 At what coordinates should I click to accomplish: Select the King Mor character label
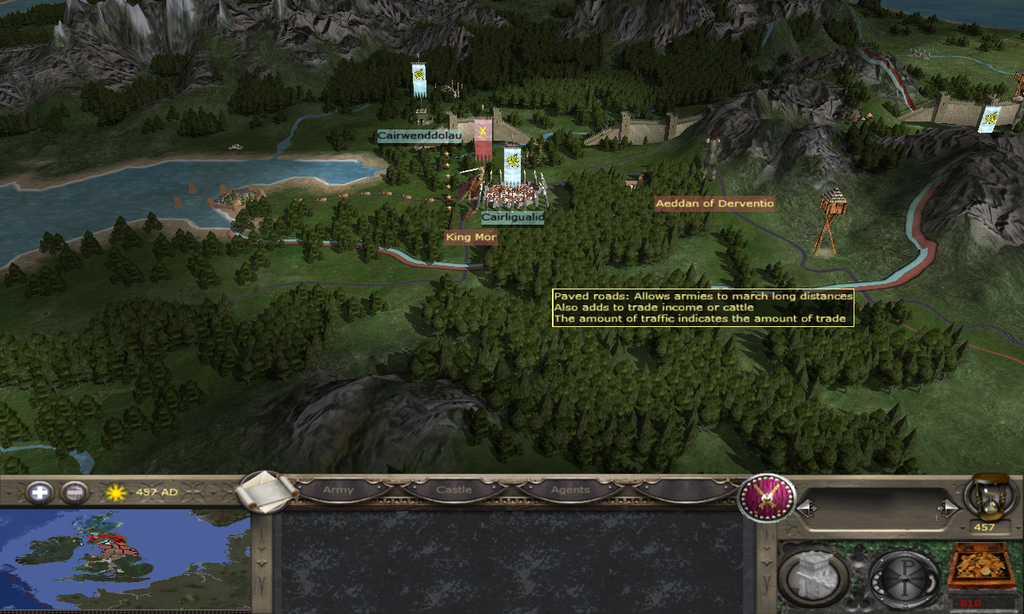click(x=471, y=237)
